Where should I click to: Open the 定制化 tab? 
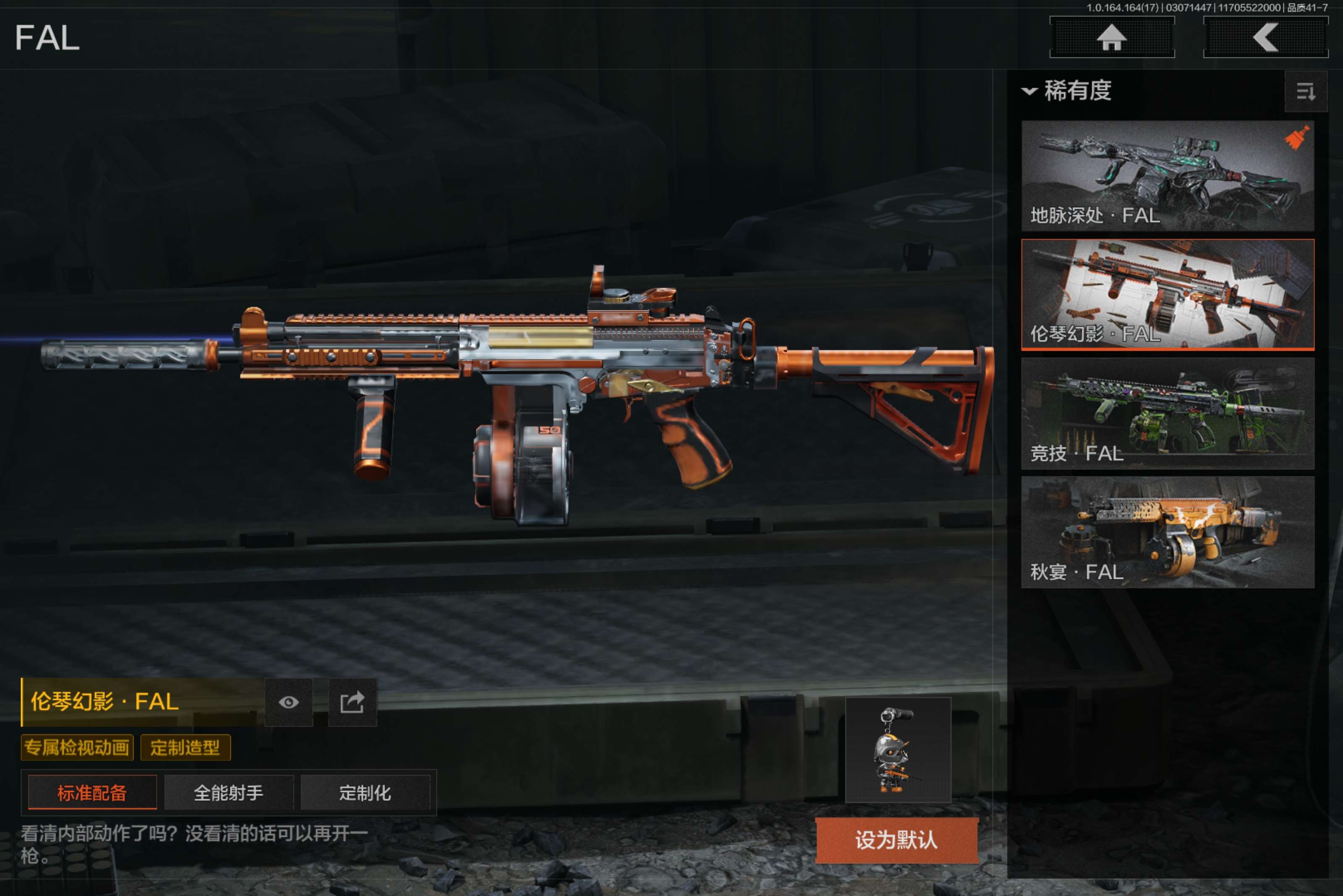[365, 792]
